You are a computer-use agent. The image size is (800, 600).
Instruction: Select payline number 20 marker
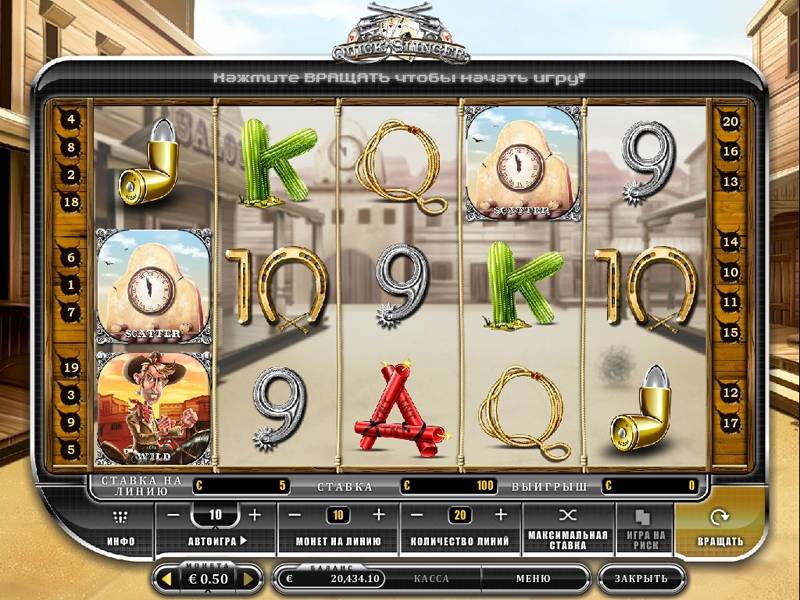pos(730,121)
